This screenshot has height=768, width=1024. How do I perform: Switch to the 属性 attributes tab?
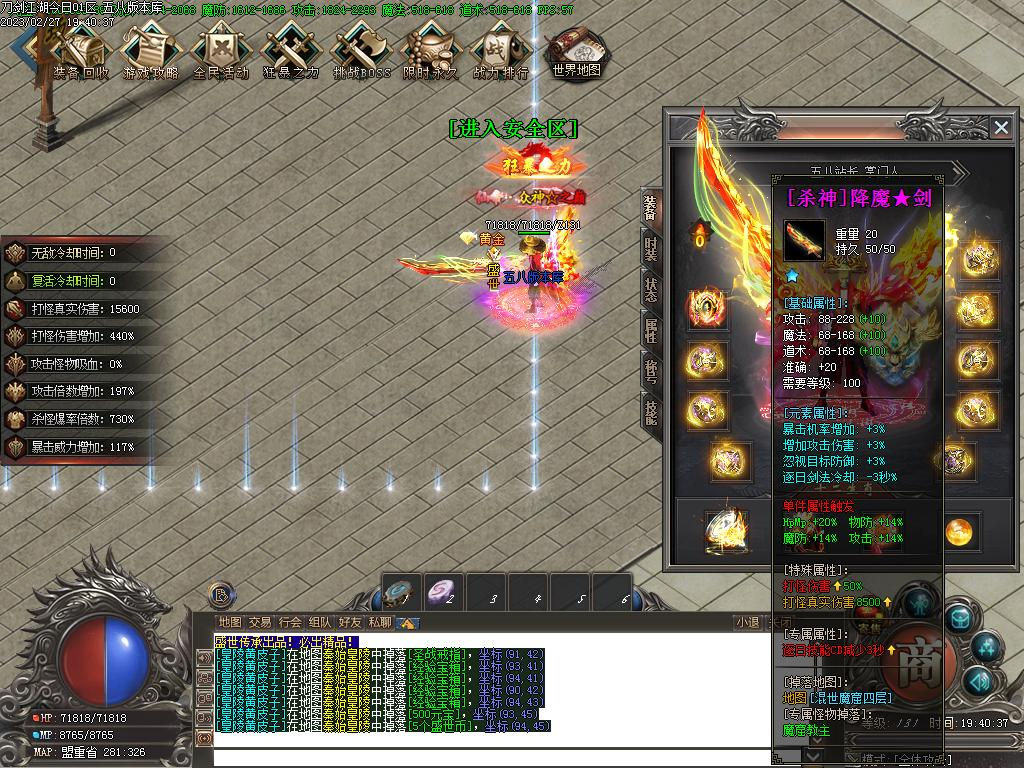click(651, 329)
